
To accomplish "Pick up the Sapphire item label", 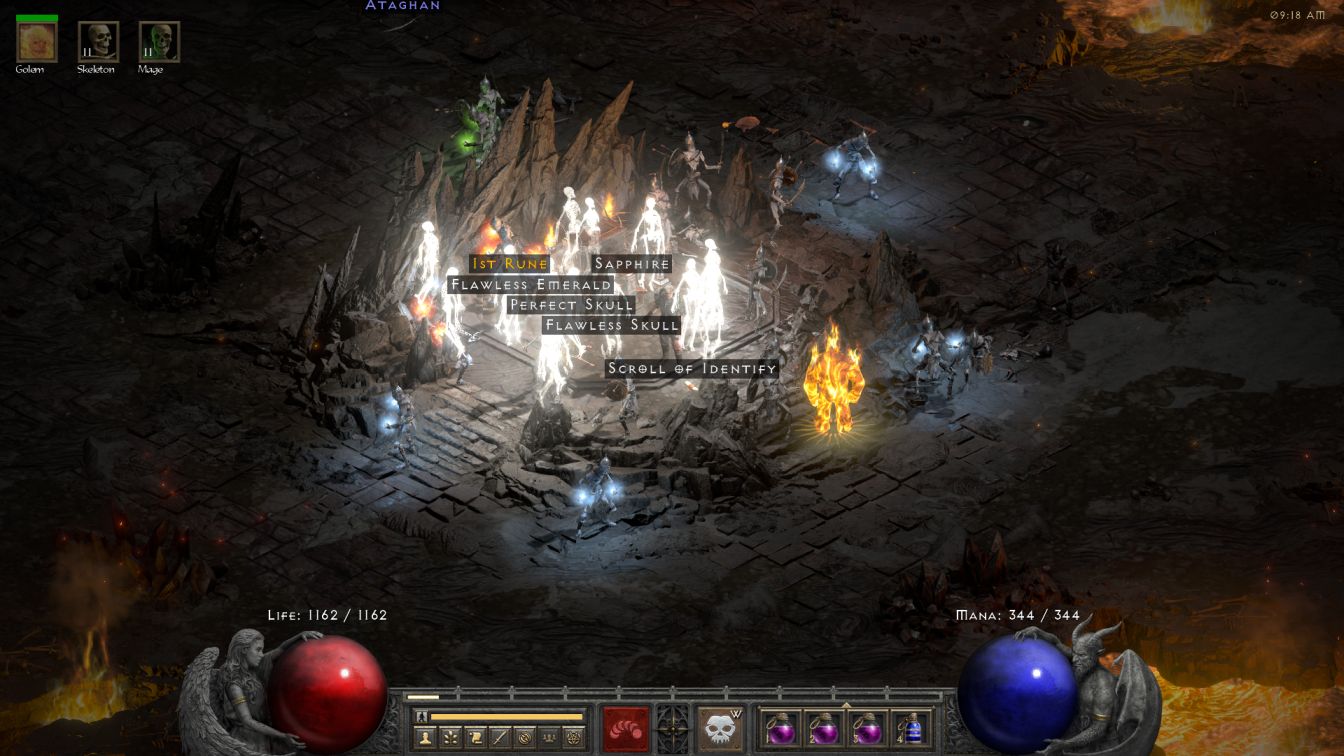I will click(x=632, y=264).
